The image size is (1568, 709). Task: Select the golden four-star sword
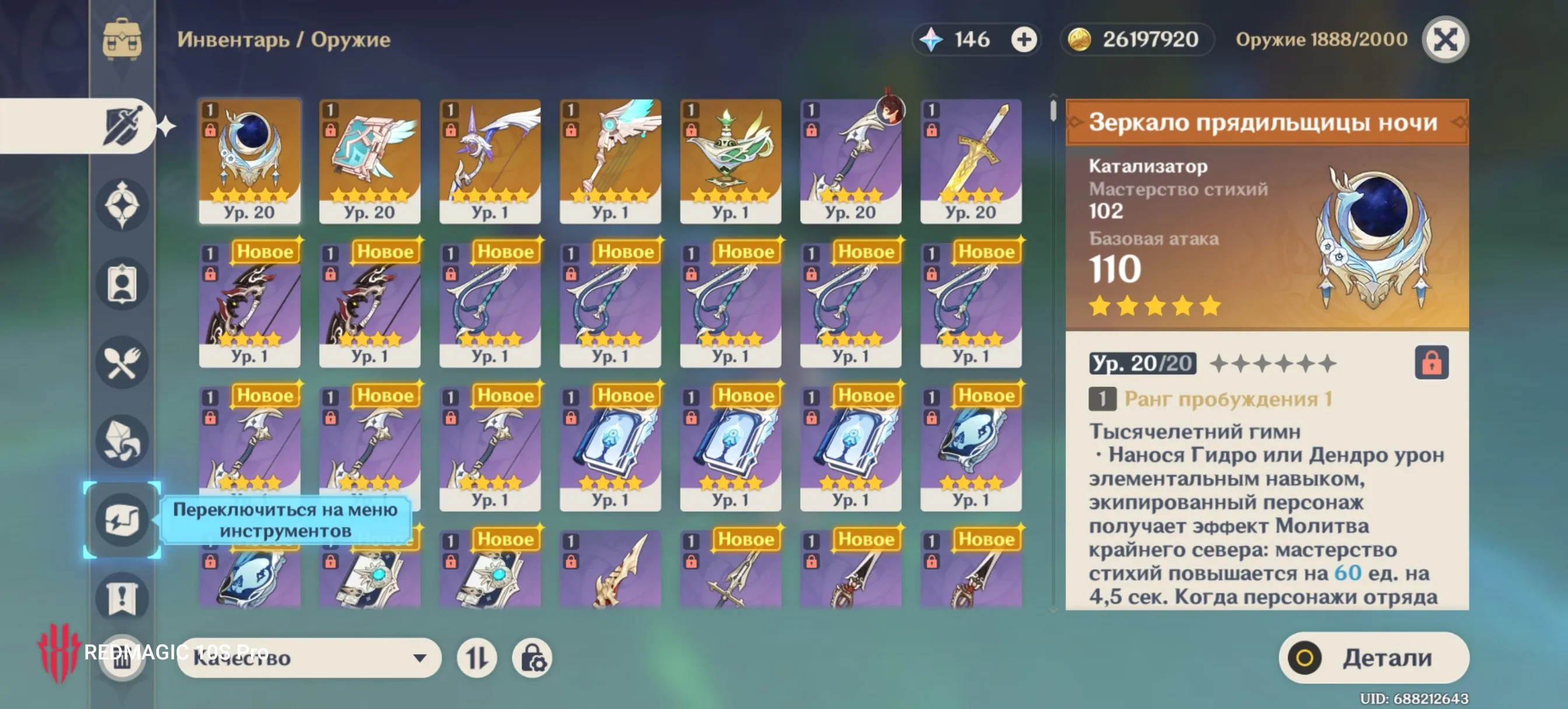(970, 160)
